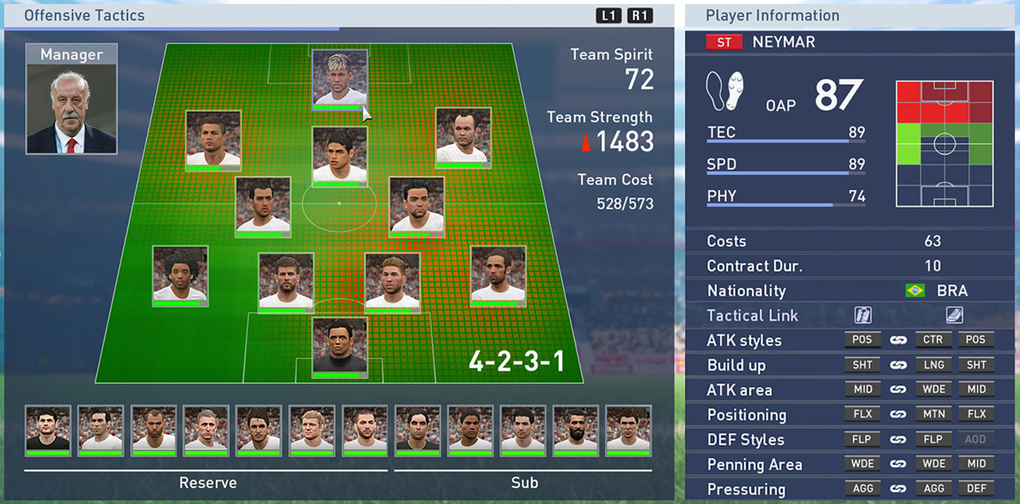Choose the reserve goalkeeper in black kit
This screenshot has height=504, width=1020.
pos(48,430)
